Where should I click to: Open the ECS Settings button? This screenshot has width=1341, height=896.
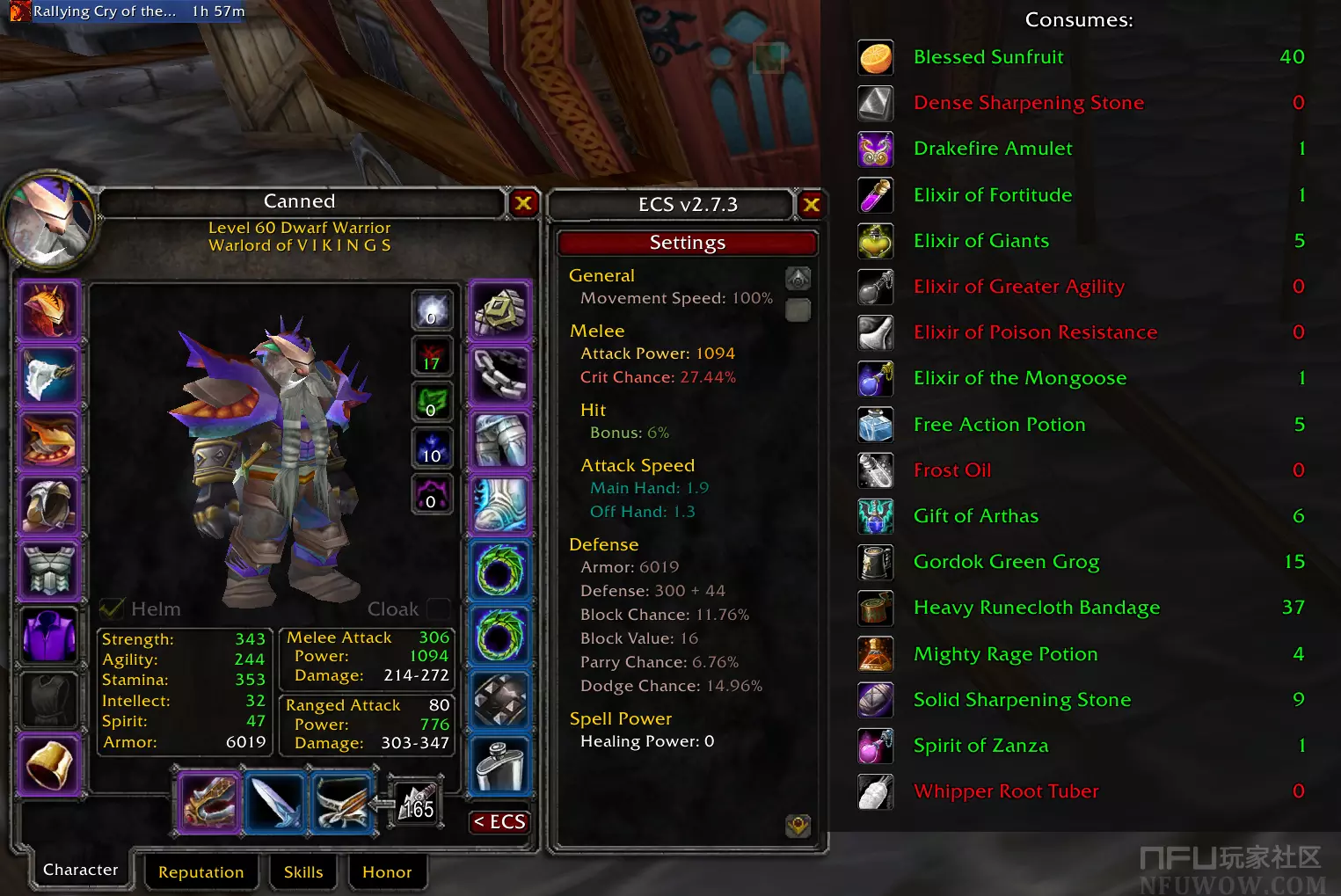pyautogui.click(x=687, y=243)
